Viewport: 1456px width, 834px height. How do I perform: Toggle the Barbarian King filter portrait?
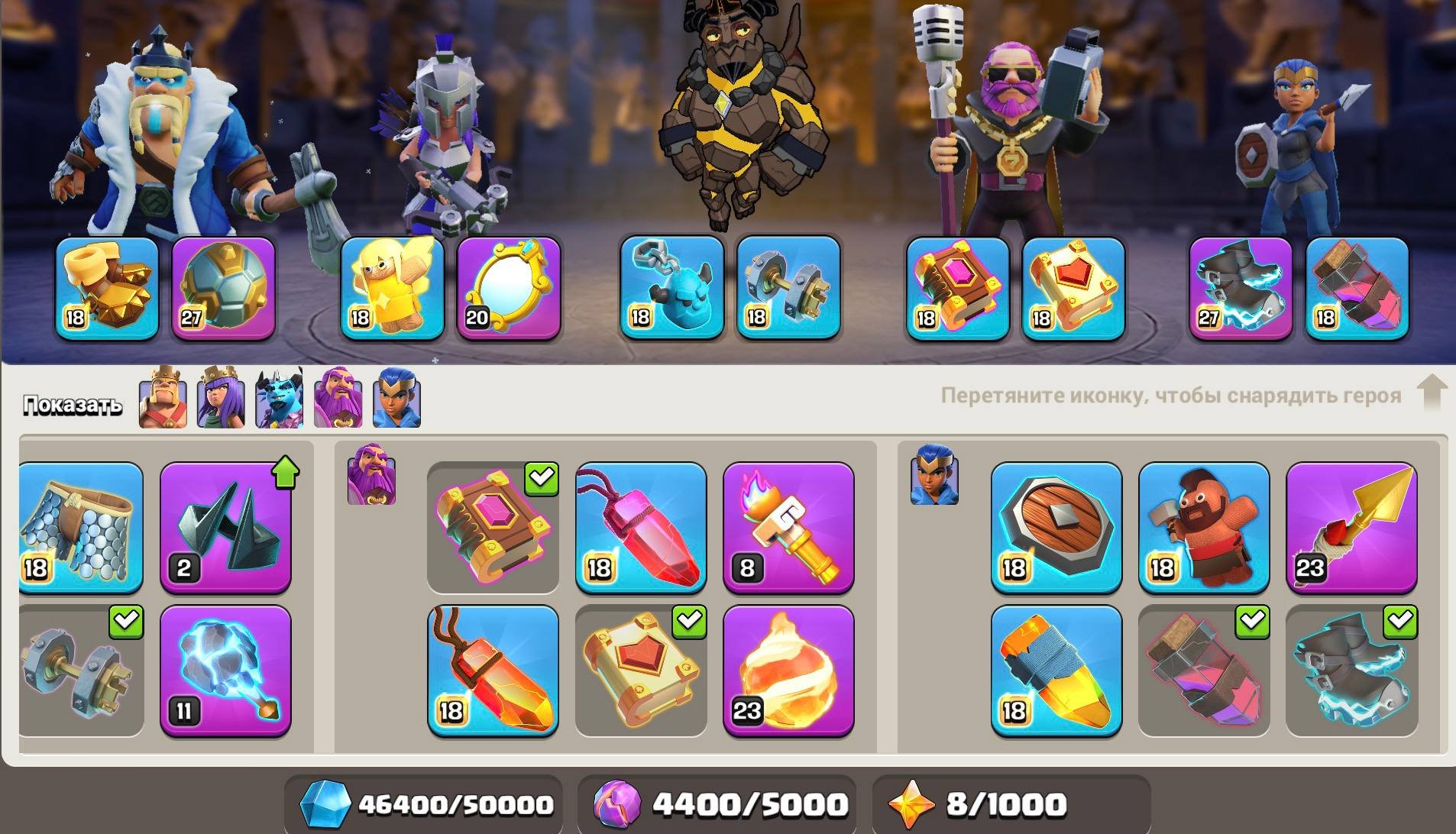click(x=163, y=401)
